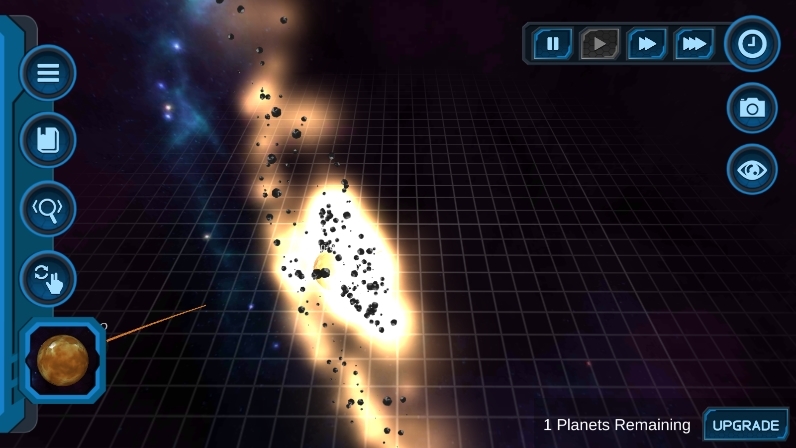Set double fast-forward speed
Screen dimensions: 796x448
coord(647,44)
